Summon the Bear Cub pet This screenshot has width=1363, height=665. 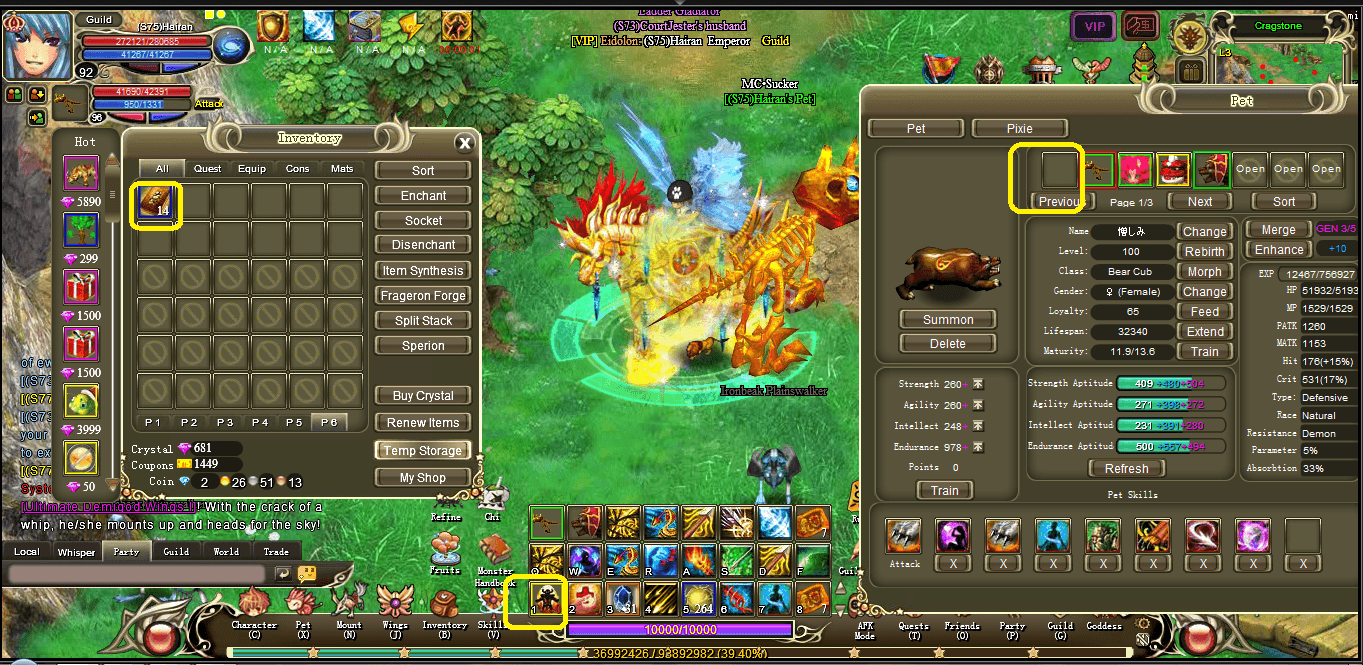(x=947, y=320)
